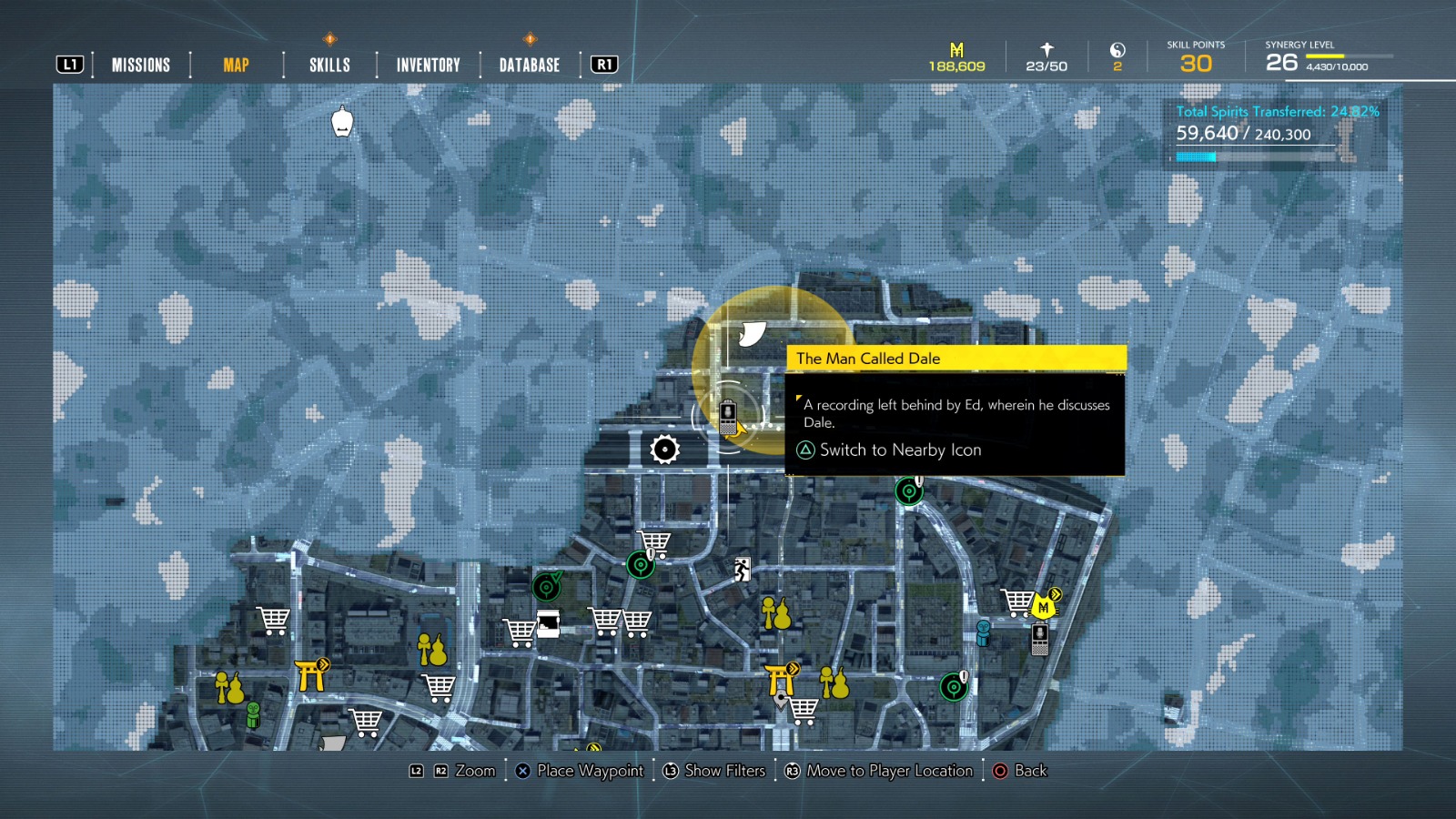Select the Dale voice recording icon on the map

tap(726, 418)
